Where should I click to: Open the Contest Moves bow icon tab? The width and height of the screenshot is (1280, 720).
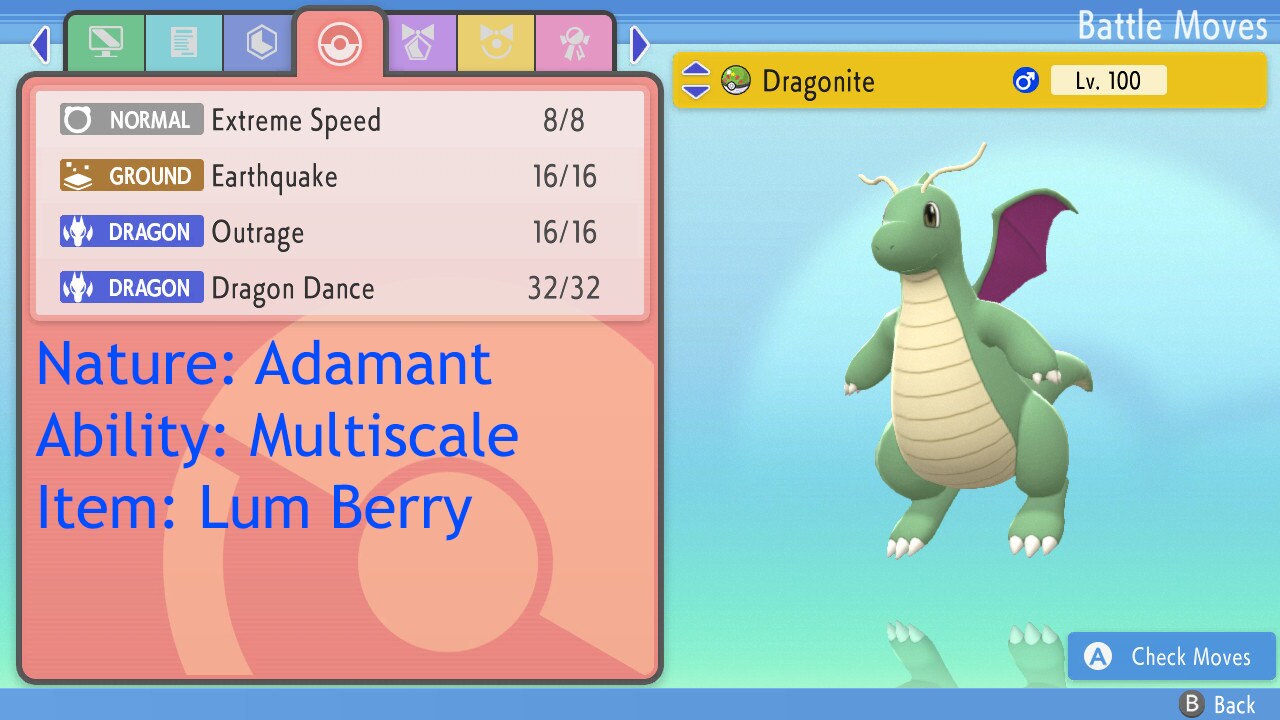coord(421,42)
